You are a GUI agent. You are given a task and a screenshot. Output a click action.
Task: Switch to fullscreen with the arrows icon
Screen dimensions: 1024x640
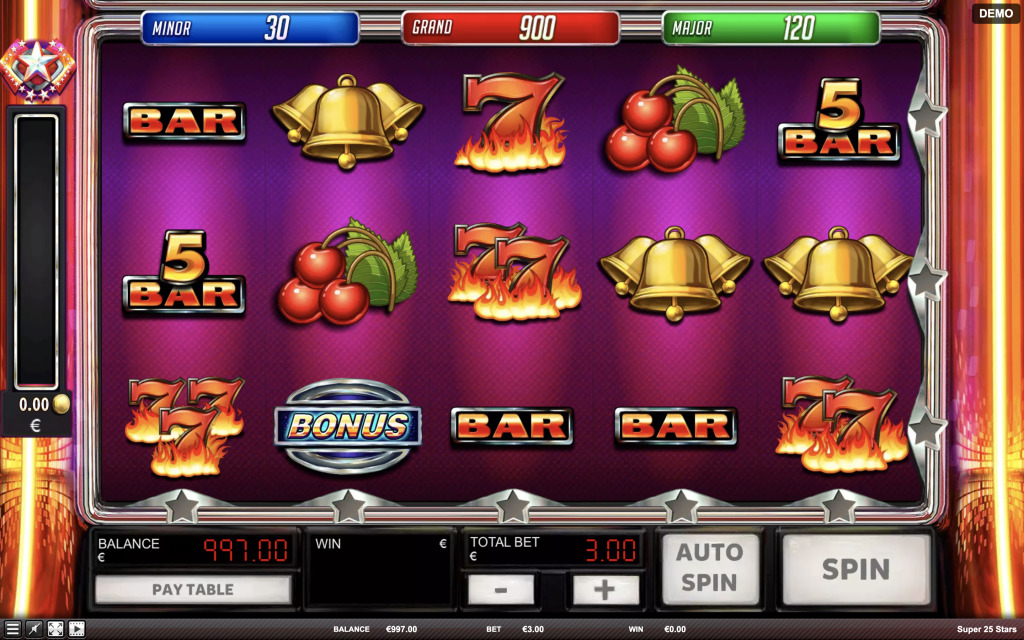coord(55,629)
